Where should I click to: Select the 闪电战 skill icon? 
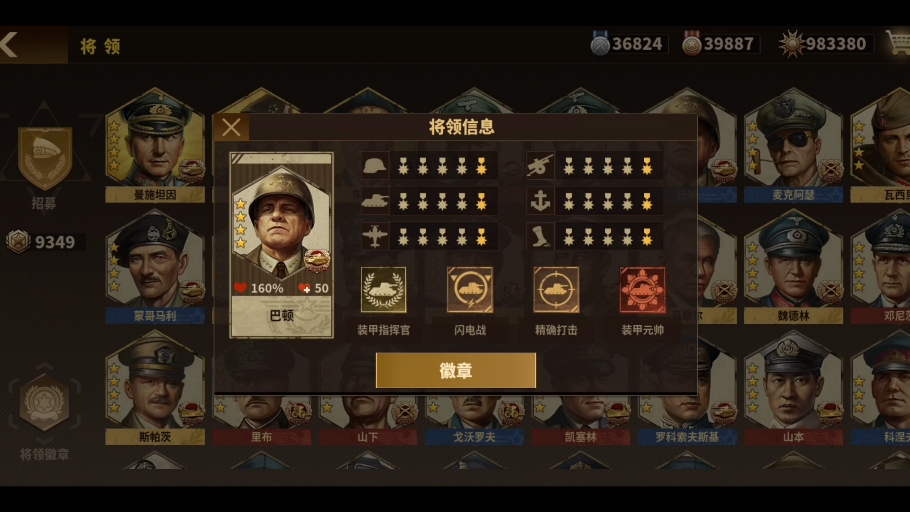pyautogui.click(x=469, y=290)
